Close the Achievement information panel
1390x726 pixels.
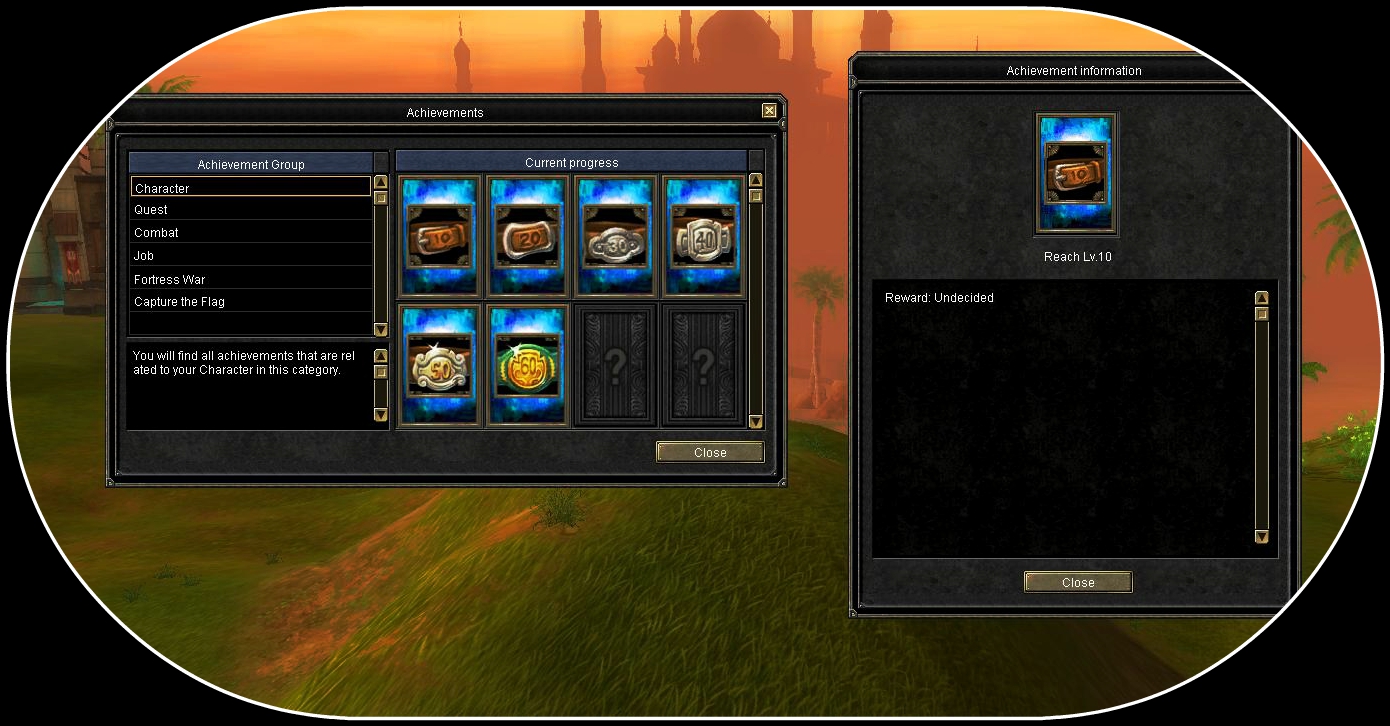point(1078,583)
